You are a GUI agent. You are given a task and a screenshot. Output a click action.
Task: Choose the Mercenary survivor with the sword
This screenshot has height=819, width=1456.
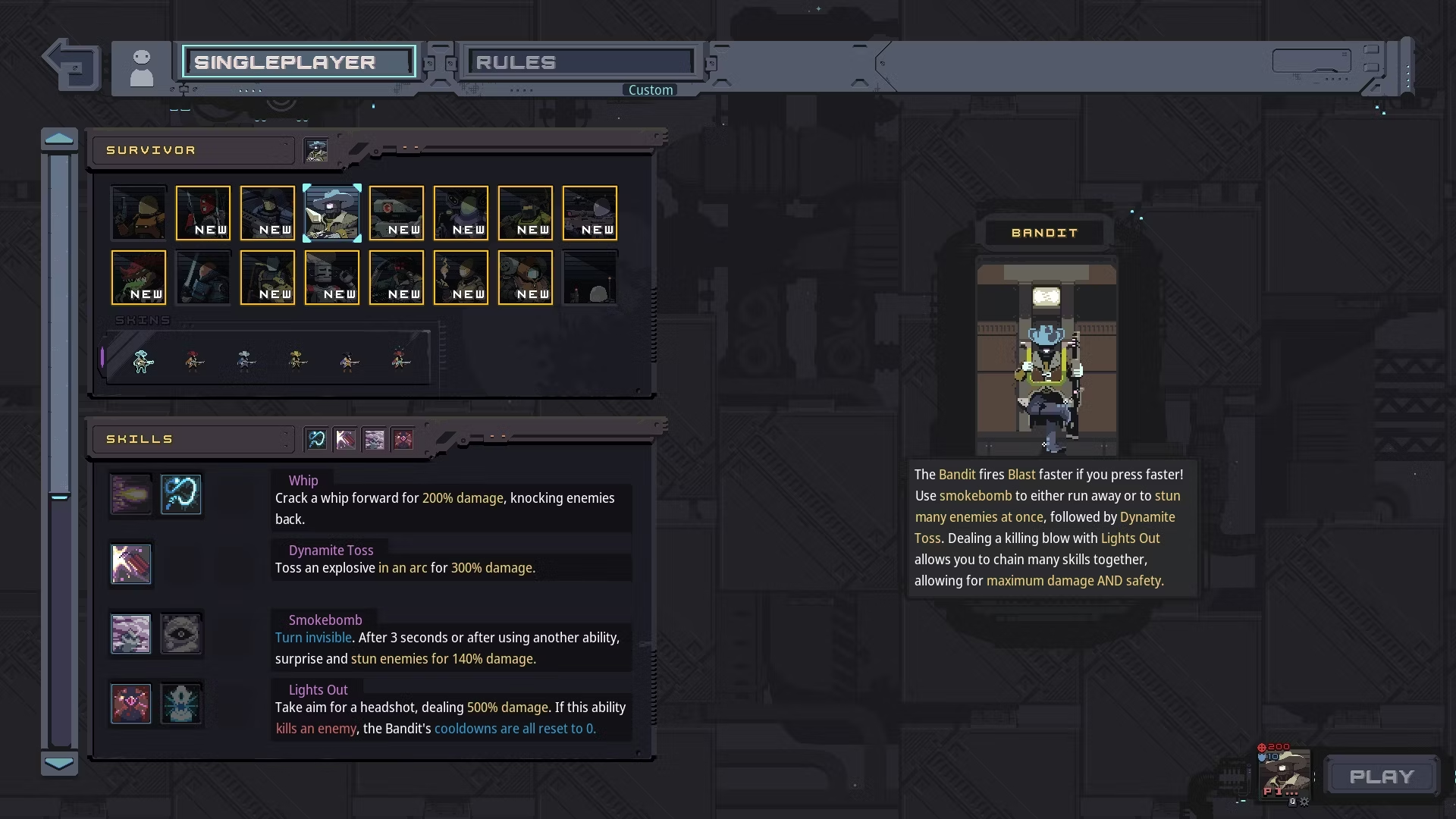point(203,278)
